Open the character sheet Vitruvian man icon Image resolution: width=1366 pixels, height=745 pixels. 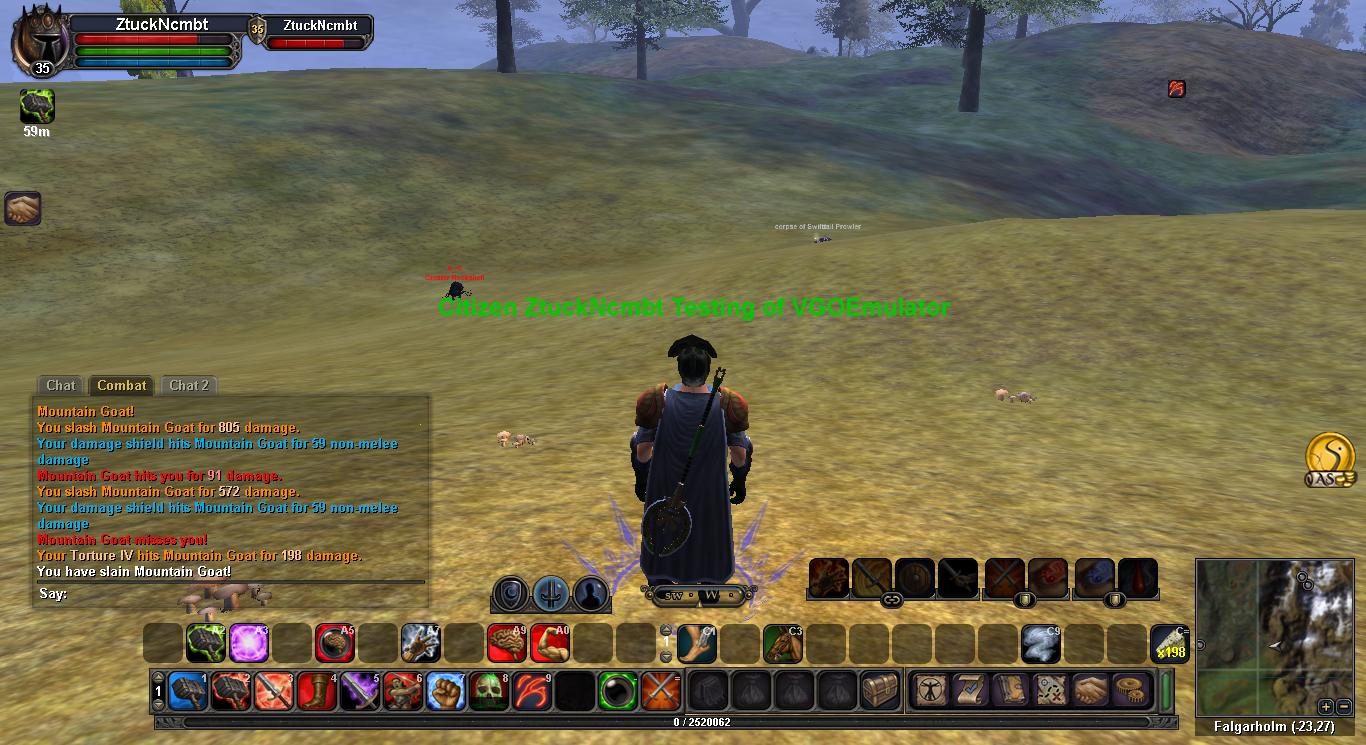pos(930,690)
